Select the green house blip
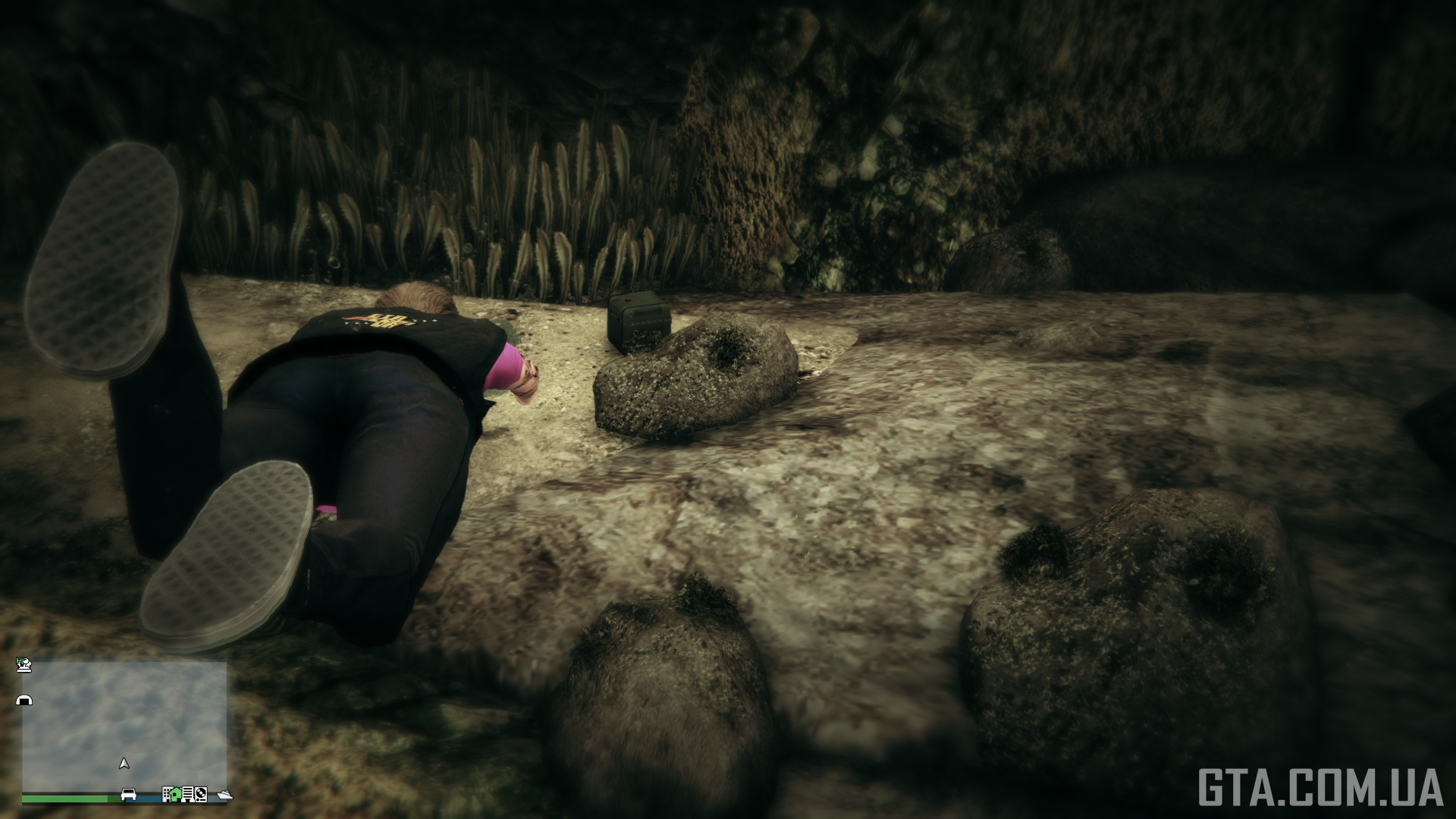Viewport: 1456px width, 819px height. pos(177,794)
